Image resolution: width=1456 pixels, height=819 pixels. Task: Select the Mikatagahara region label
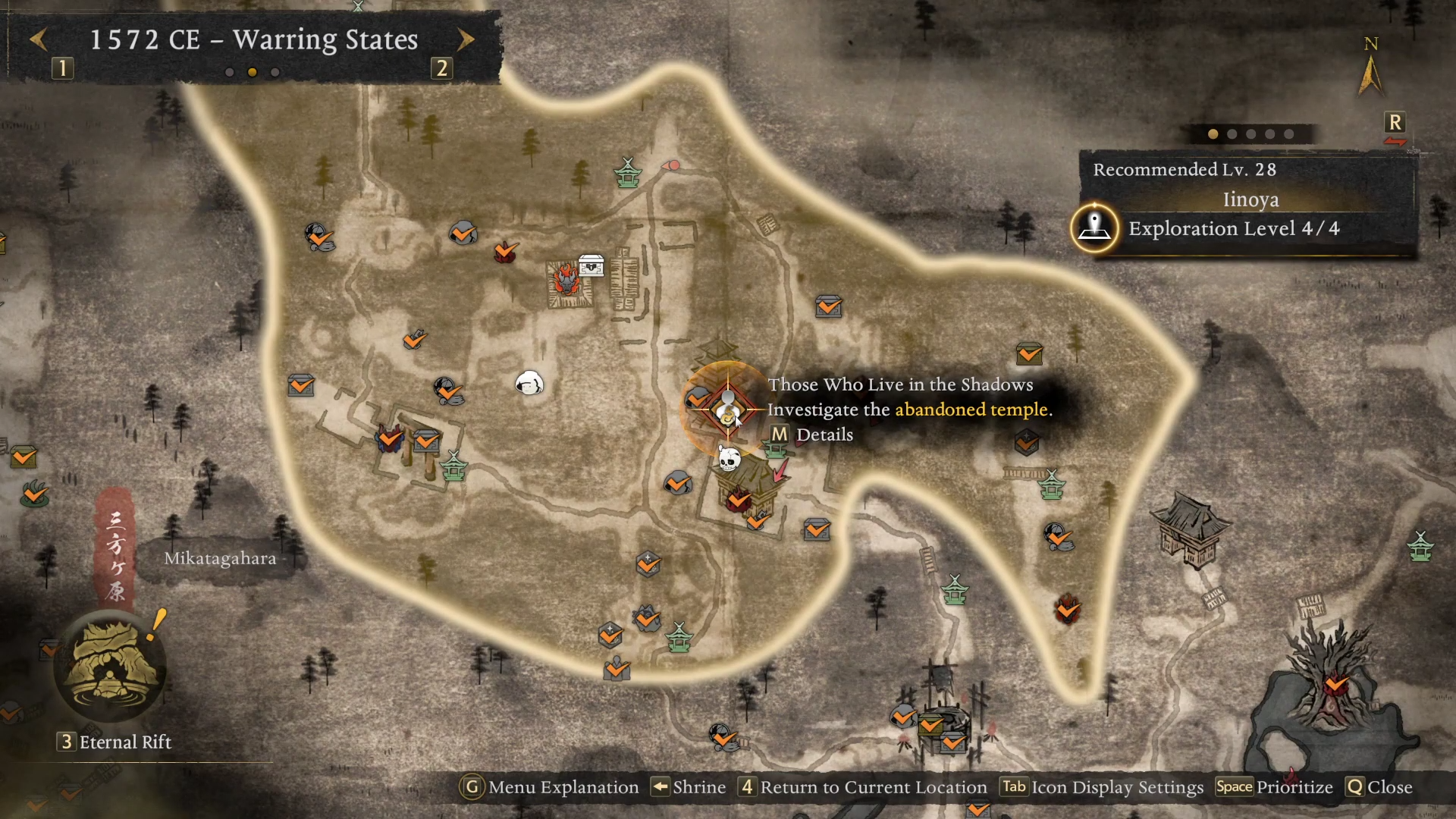[x=221, y=559]
